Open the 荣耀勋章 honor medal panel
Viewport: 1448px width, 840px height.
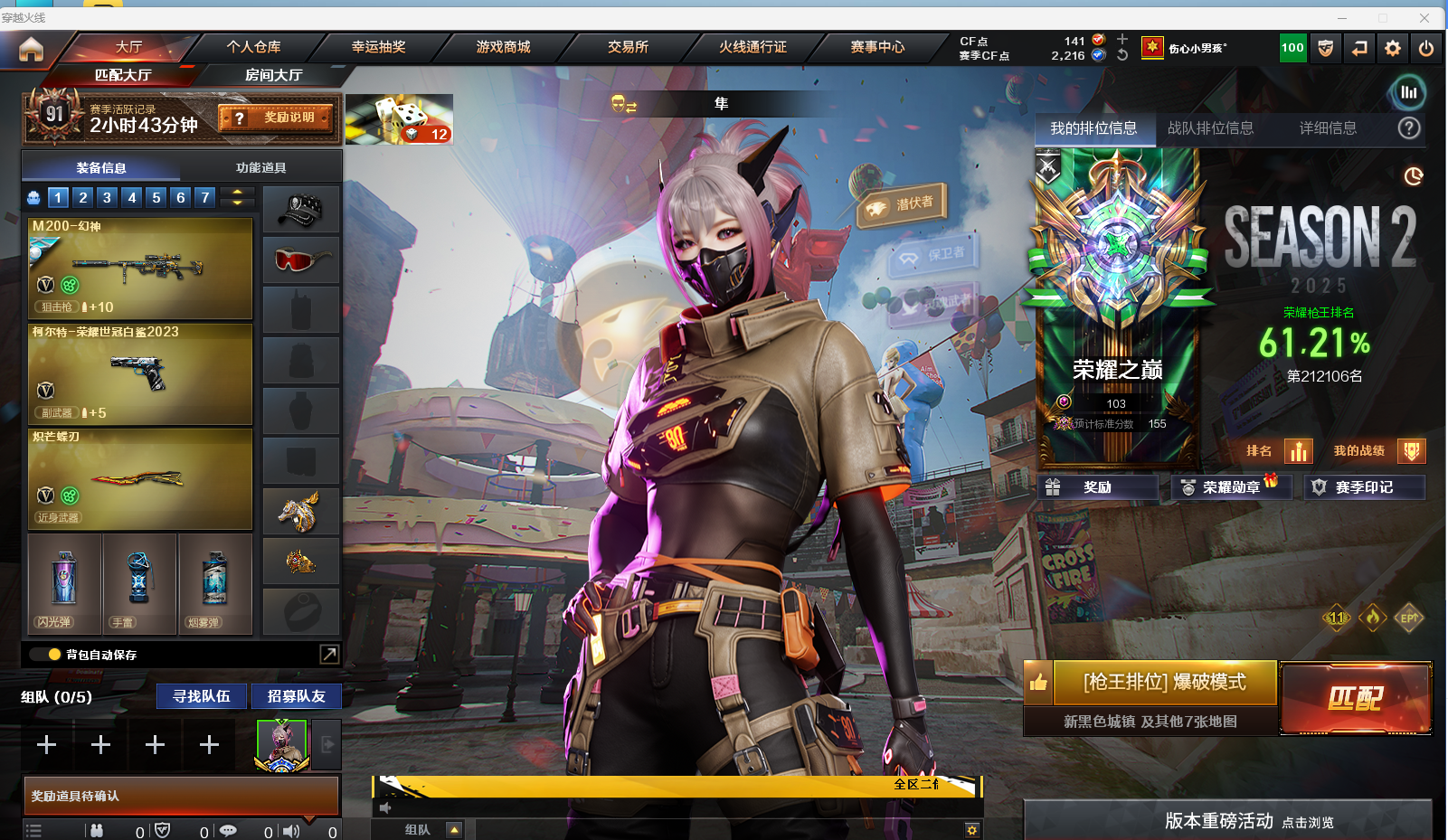(x=1230, y=487)
